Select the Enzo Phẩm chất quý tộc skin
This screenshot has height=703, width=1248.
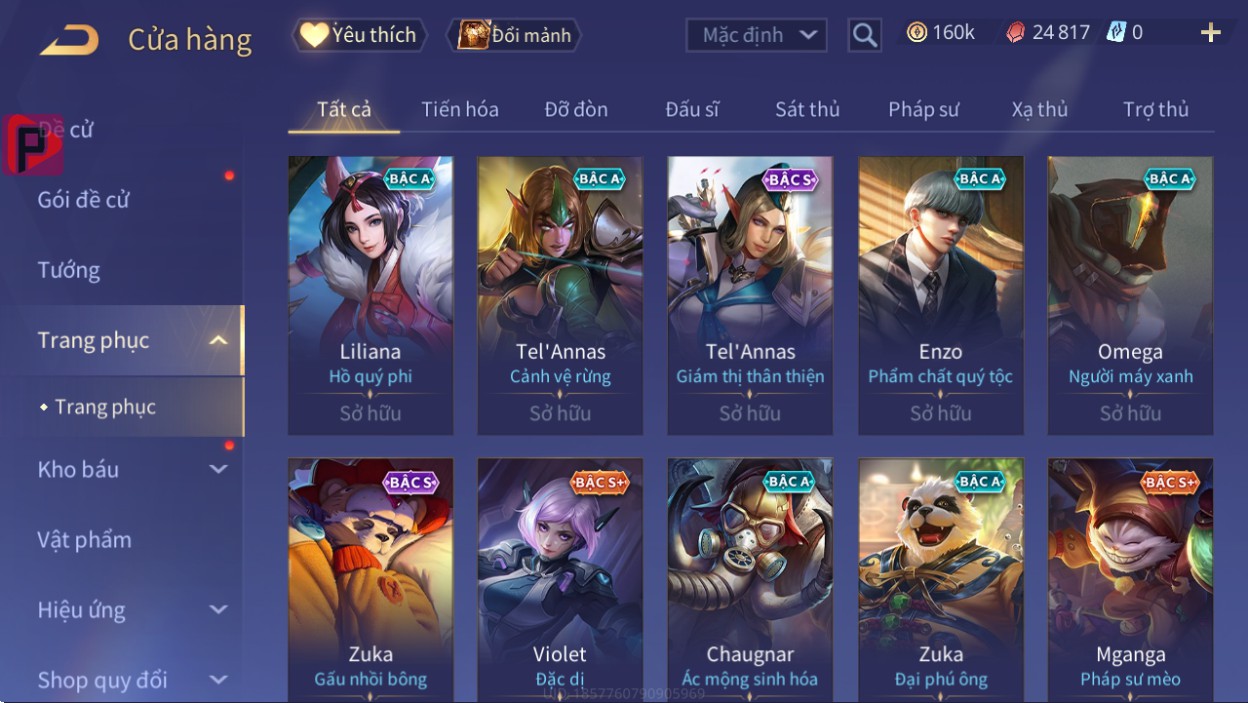coord(940,295)
